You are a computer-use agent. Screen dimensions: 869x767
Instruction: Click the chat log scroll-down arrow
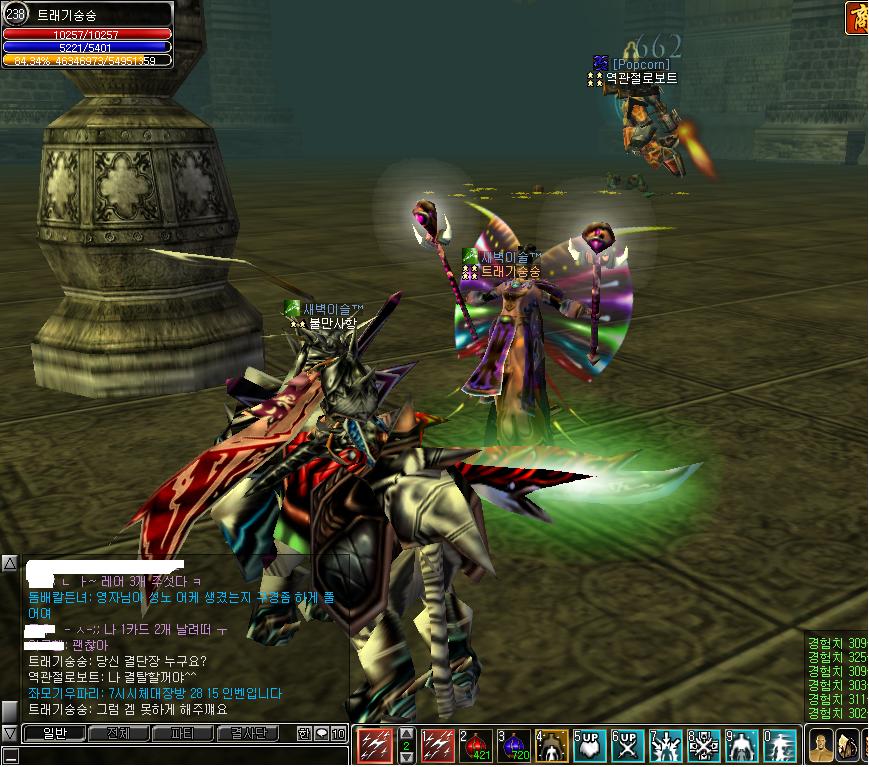(9, 734)
